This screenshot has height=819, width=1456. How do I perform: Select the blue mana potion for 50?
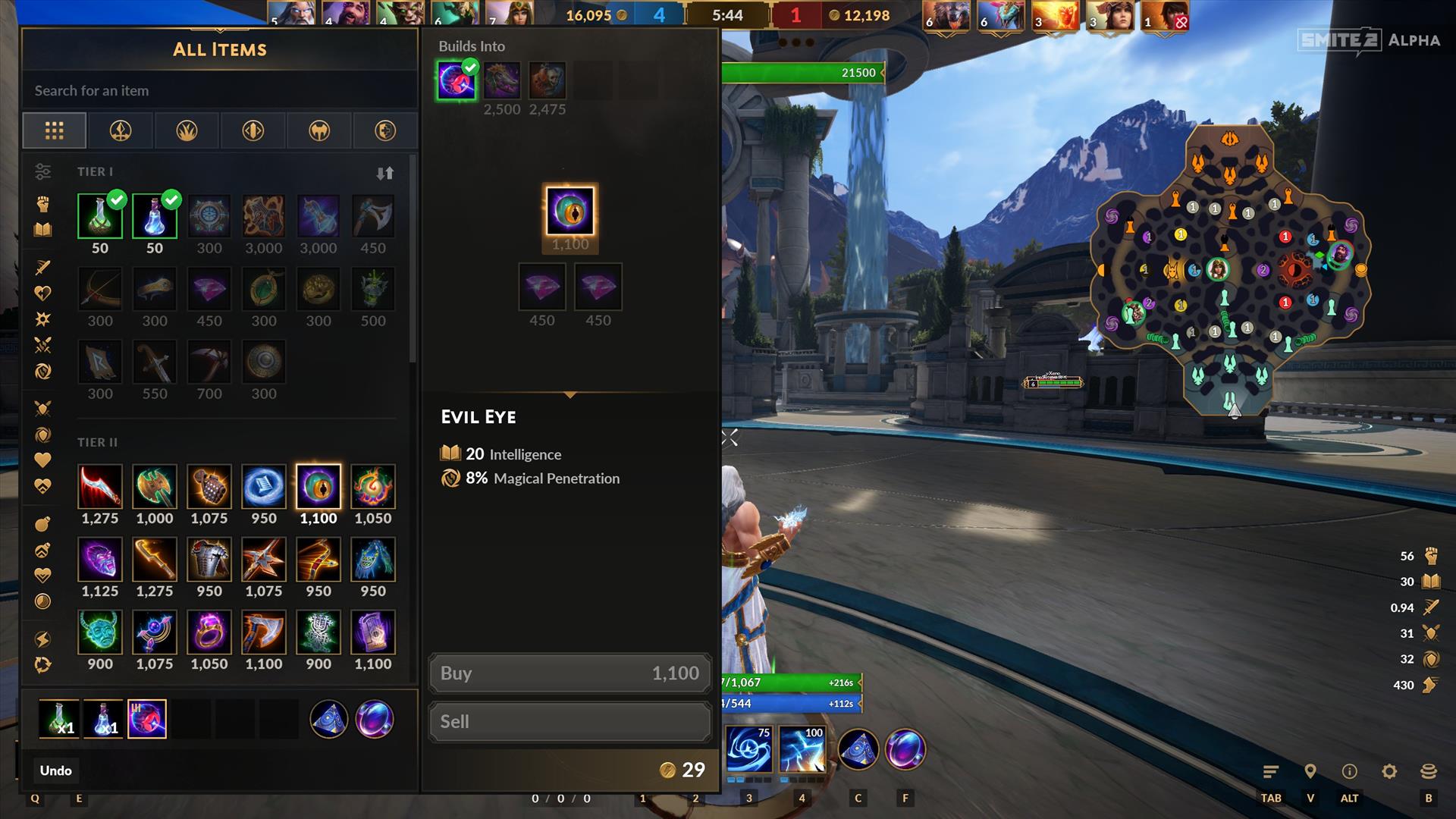[155, 216]
